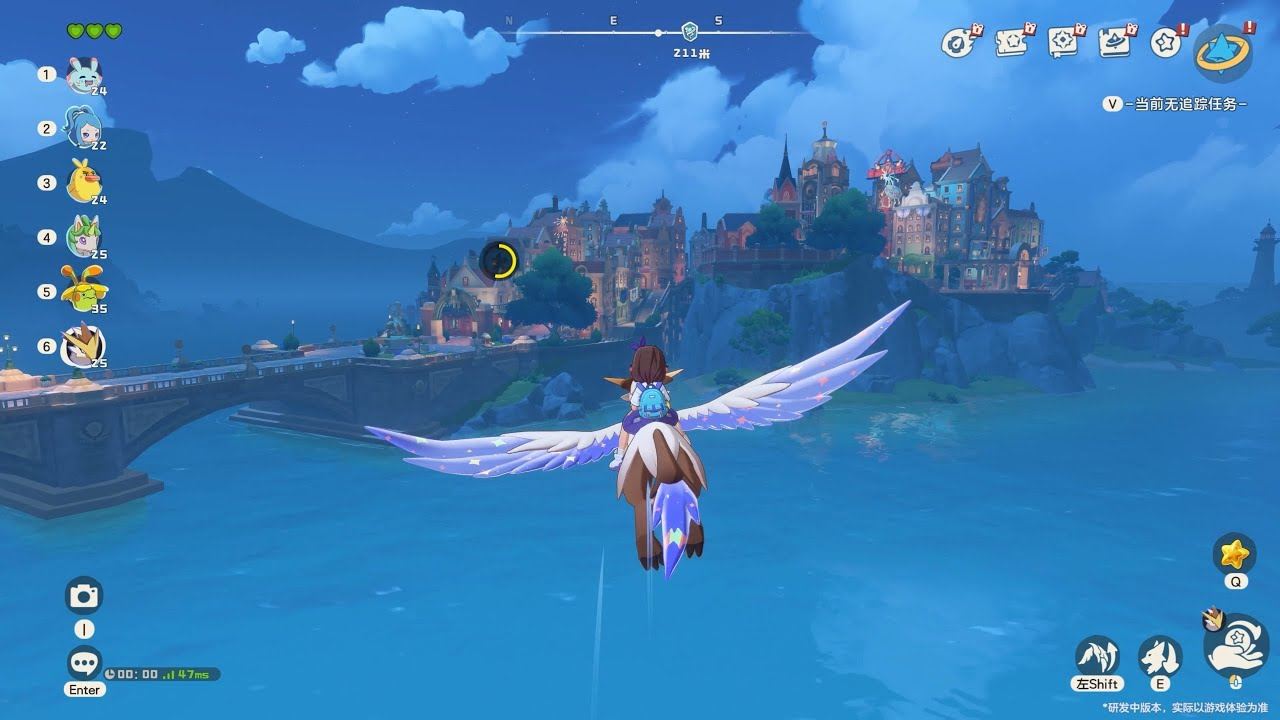Select the blue bunny party member
Image resolution: width=1280 pixels, height=720 pixels.
83,74
